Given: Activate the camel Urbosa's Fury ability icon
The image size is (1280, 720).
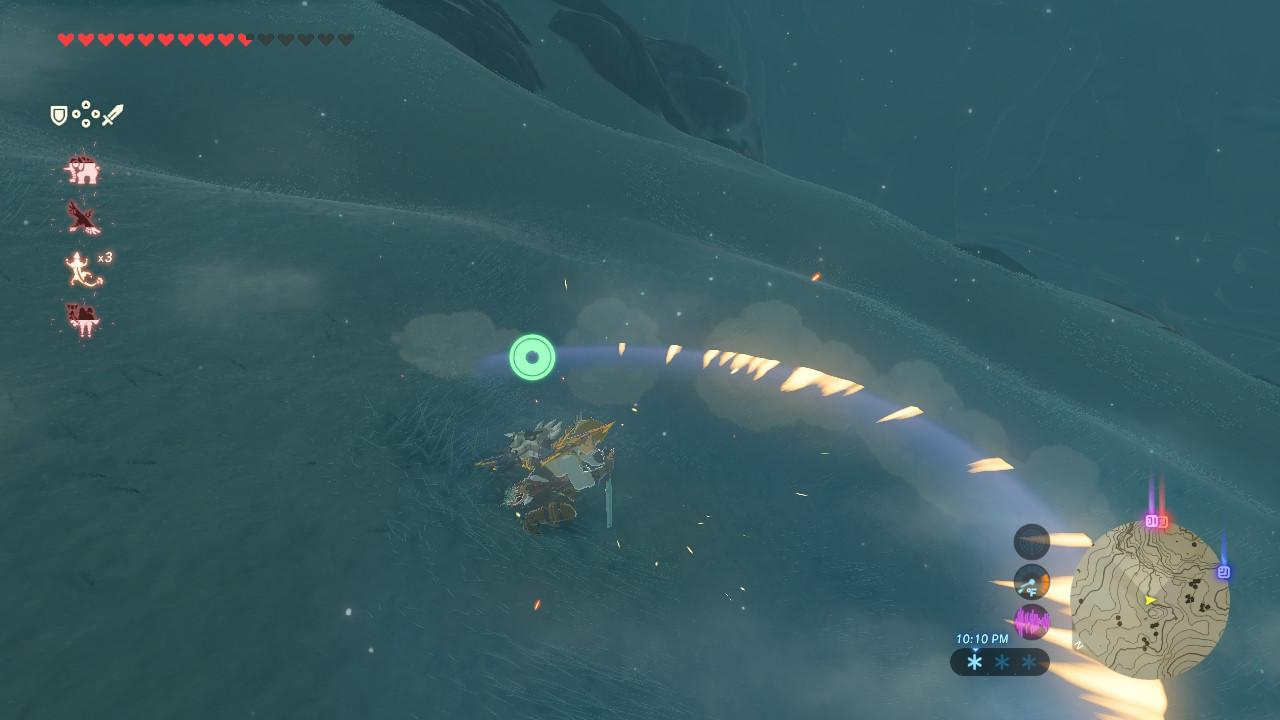Looking at the screenshot, I should point(83,319).
